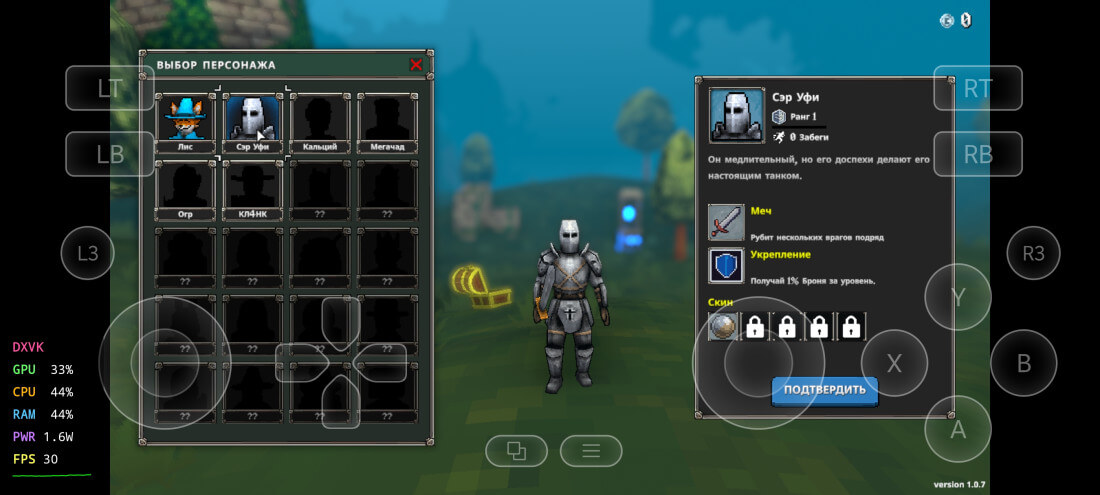Pick the locked character Мегачад
Screen dimensions: 1100x495
pos(388,120)
